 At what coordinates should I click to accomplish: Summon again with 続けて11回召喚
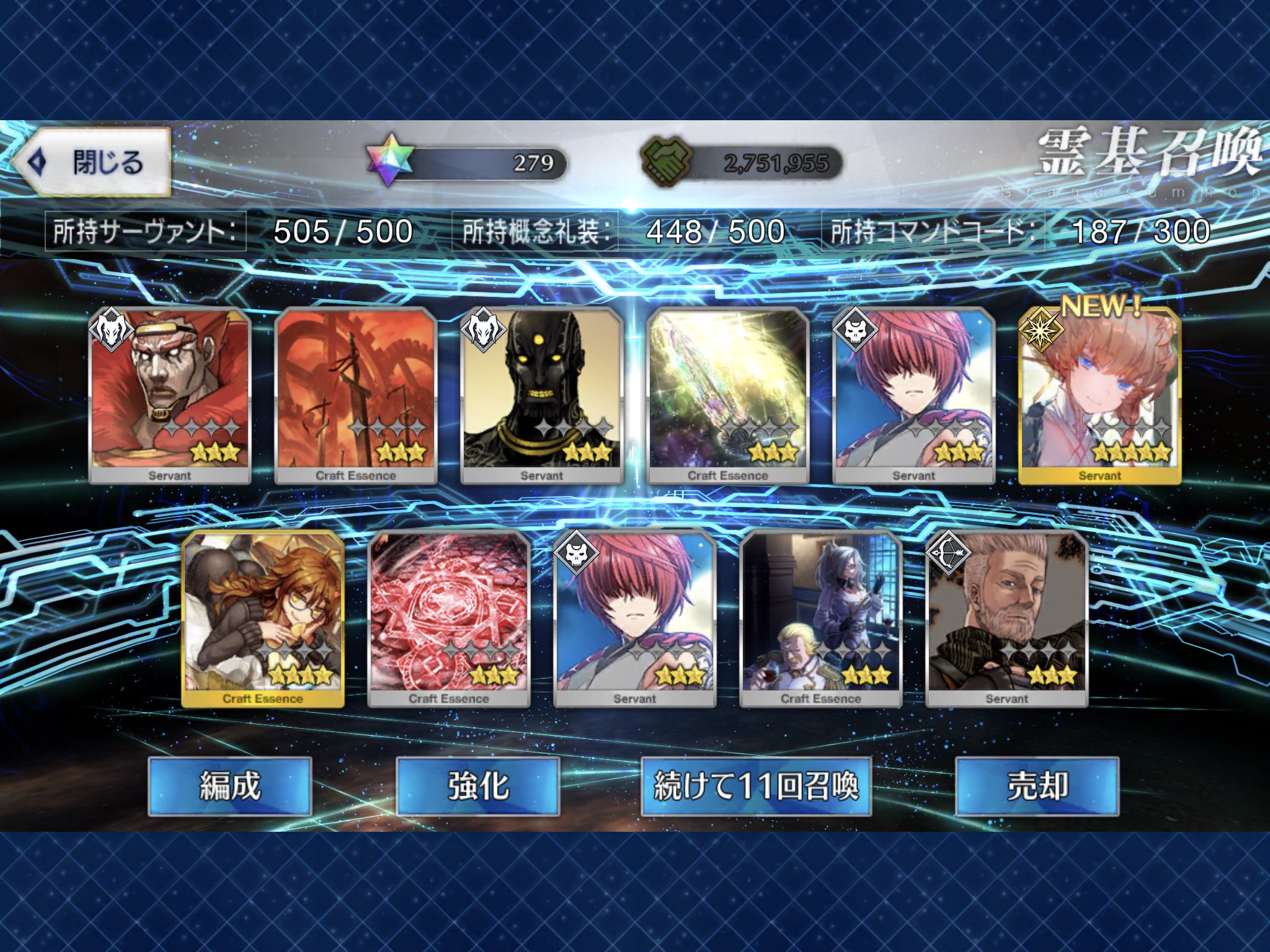tap(756, 786)
